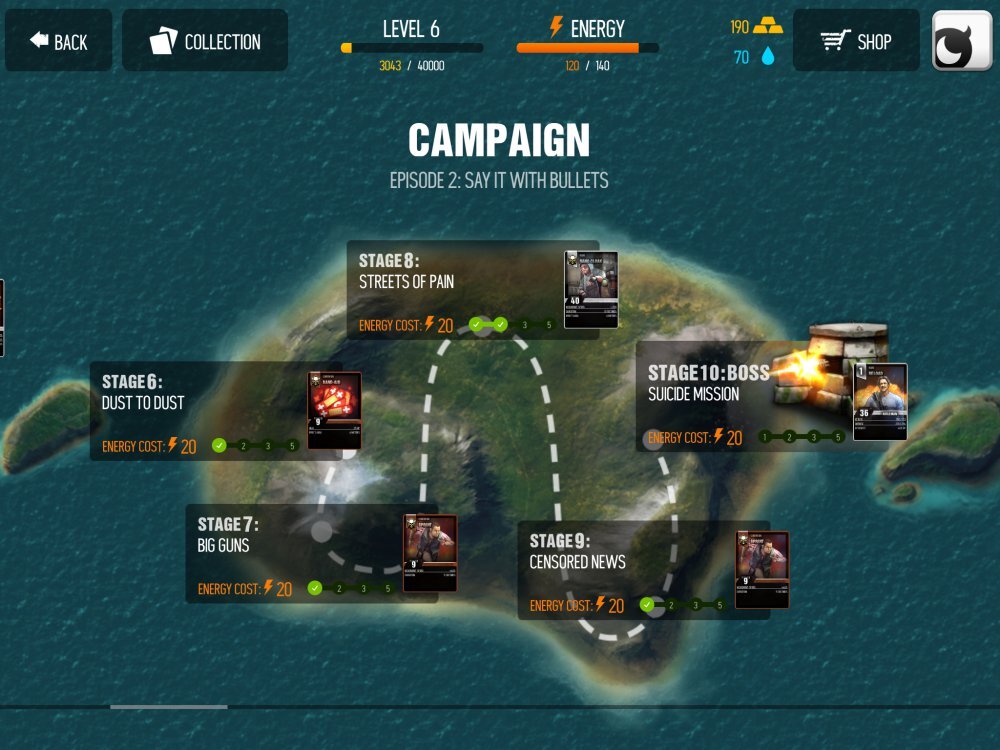View the Stage 8 reward card
This screenshot has width=1000, height=750.
click(x=591, y=289)
